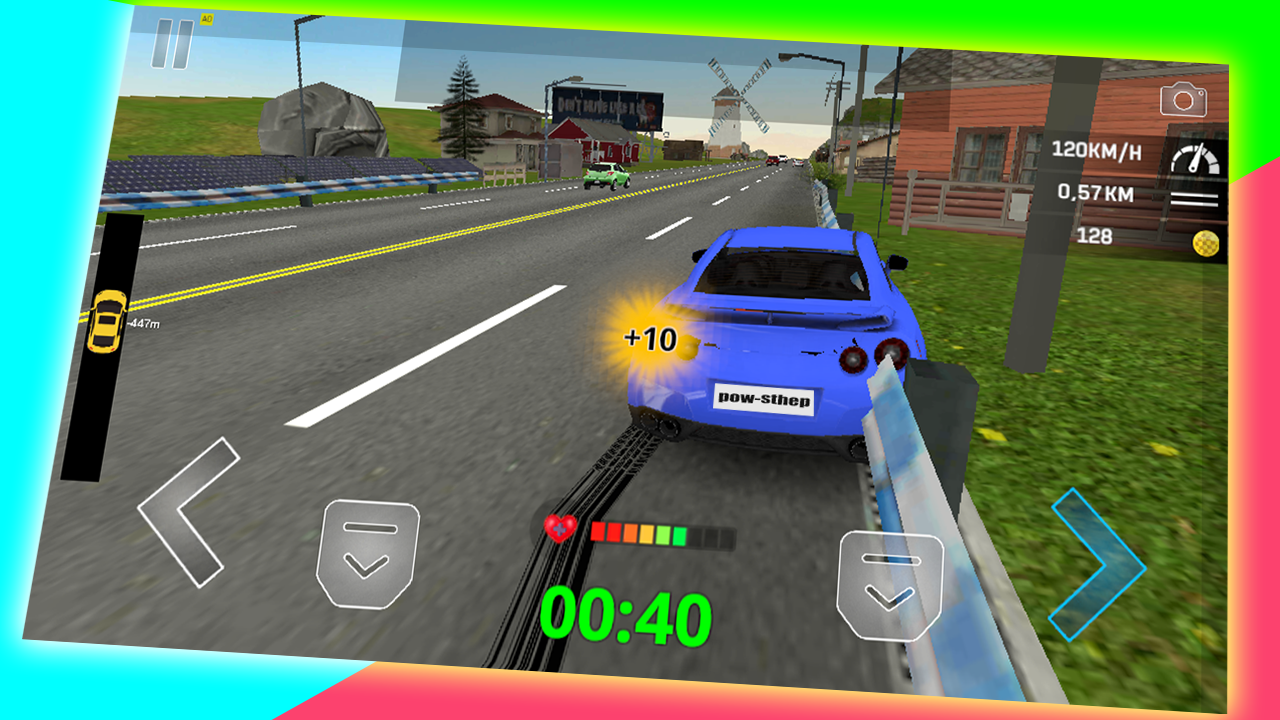This screenshot has height=720, width=1280.
Task: Tap the yellow AD badge near the pause button
Action: [204, 19]
